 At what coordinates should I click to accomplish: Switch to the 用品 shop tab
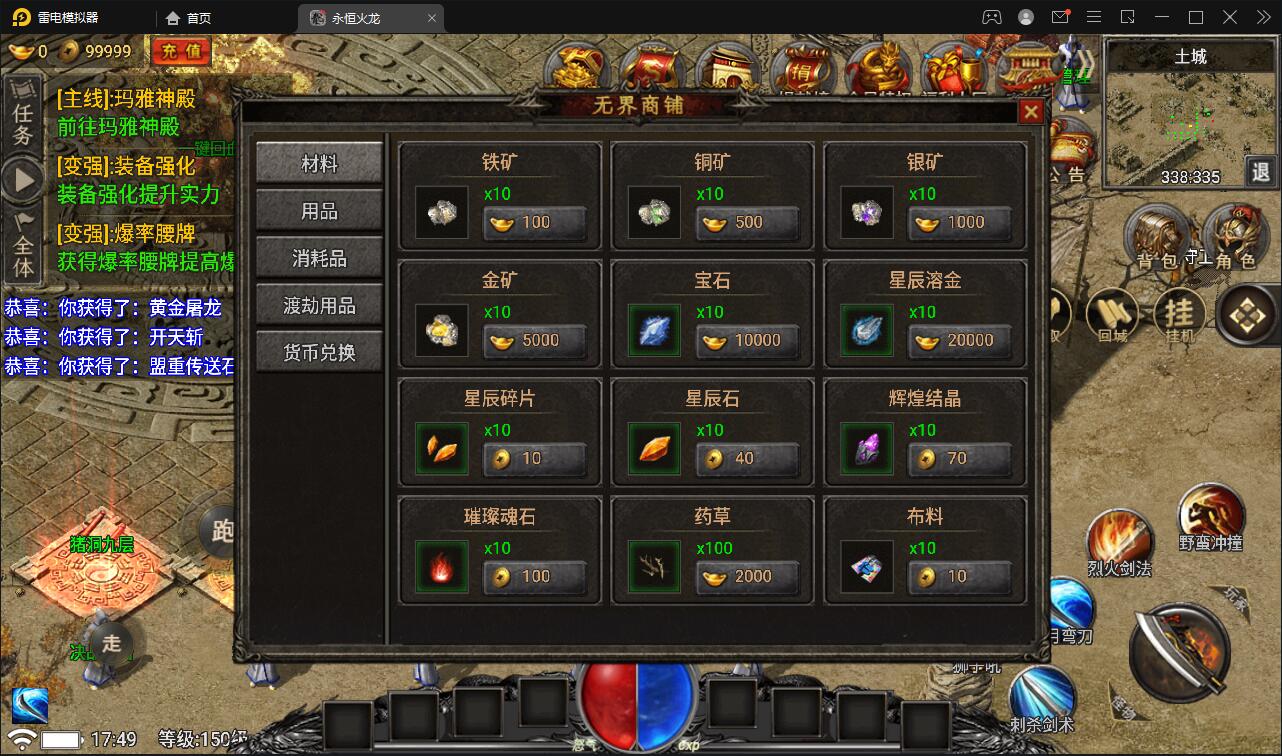point(318,209)
